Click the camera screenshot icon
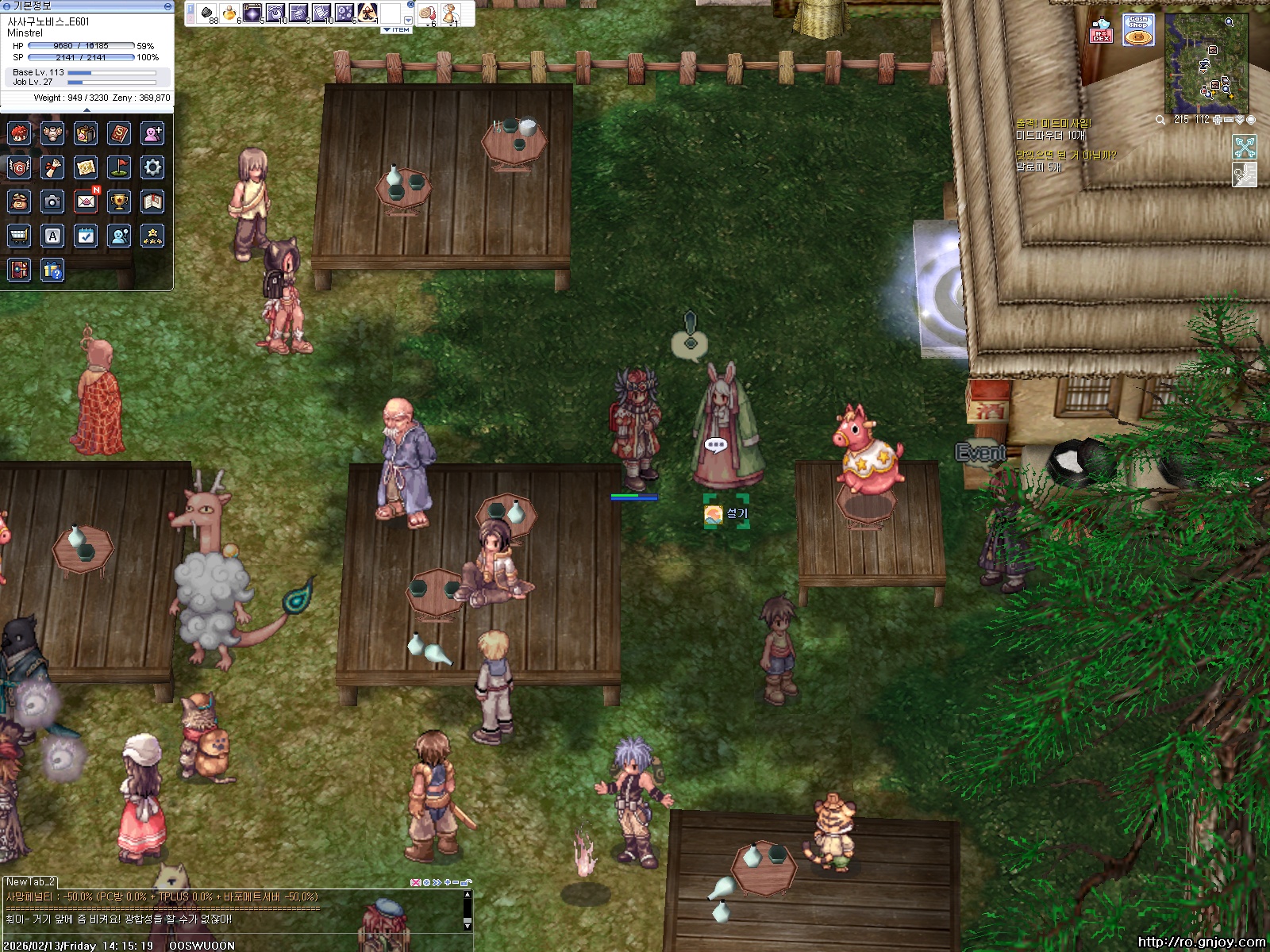1270x952 pixels. (x=52, y=202)
